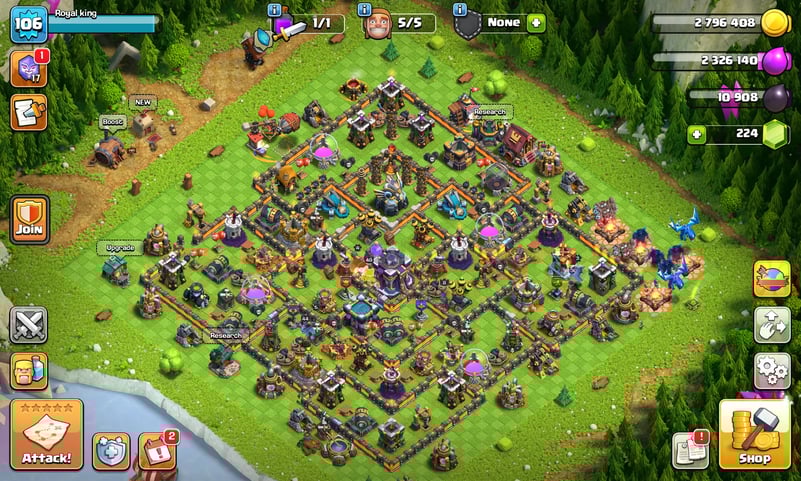Screen dimensions: 801x481
Task: Open the game settings gears
Action: pos(771,370)
